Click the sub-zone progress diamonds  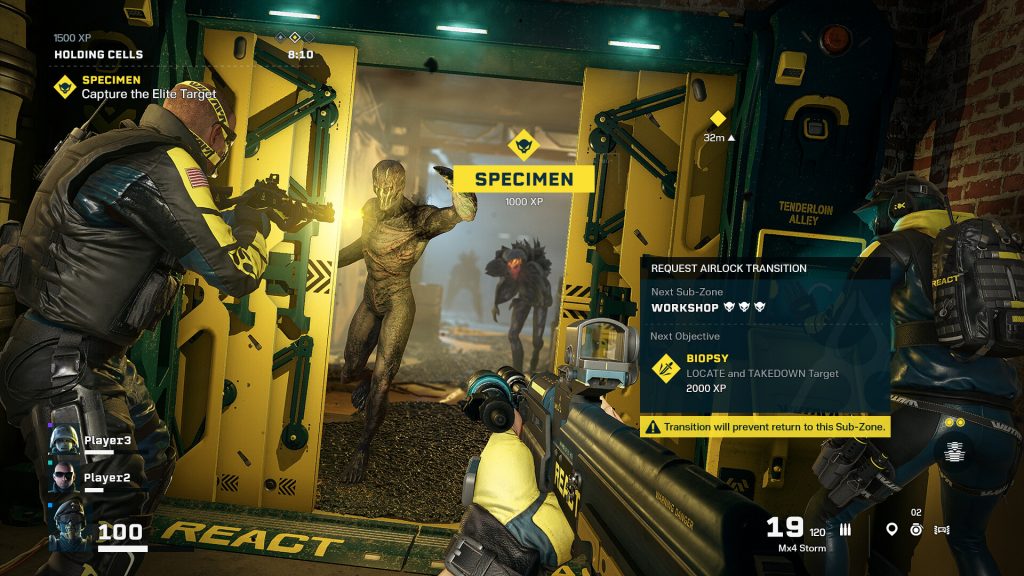pos(294,37)
